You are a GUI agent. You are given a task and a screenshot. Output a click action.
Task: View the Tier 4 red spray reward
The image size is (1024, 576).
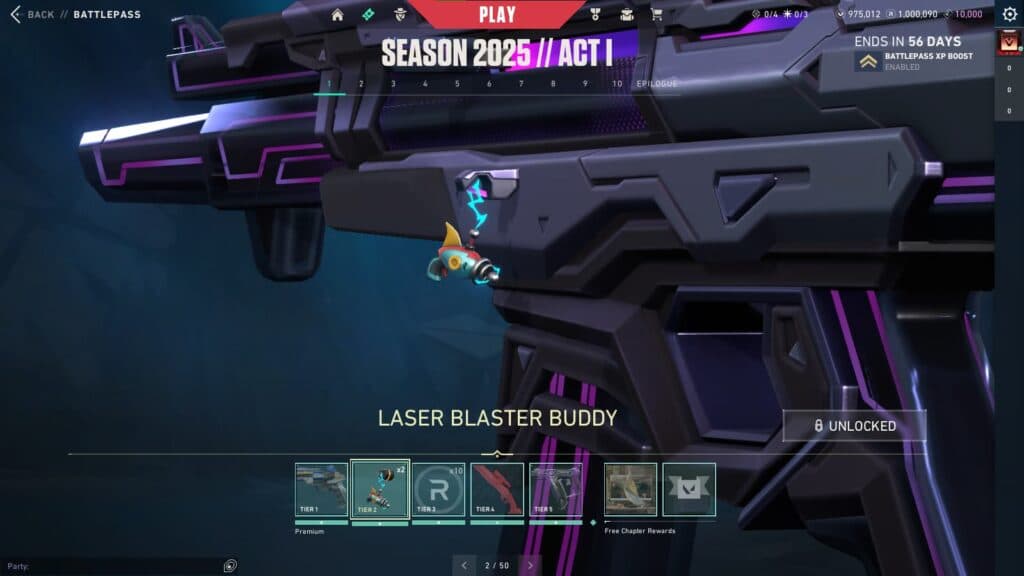tap(497, 490)
